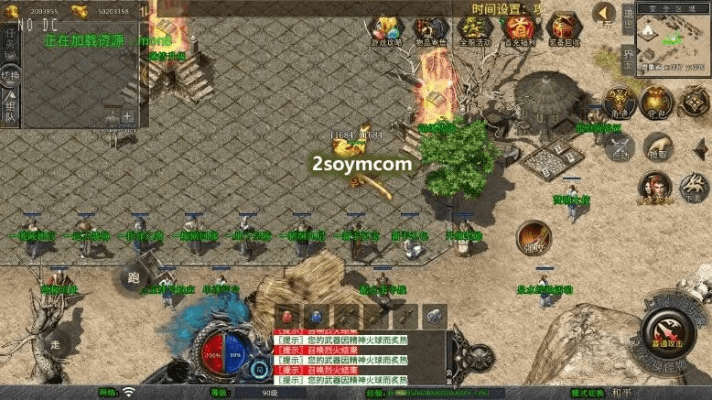Image resolution: width=712 pixels, height=400 pixels.
Task: Open the 角色 character button
Action: (x=619, y=101)
